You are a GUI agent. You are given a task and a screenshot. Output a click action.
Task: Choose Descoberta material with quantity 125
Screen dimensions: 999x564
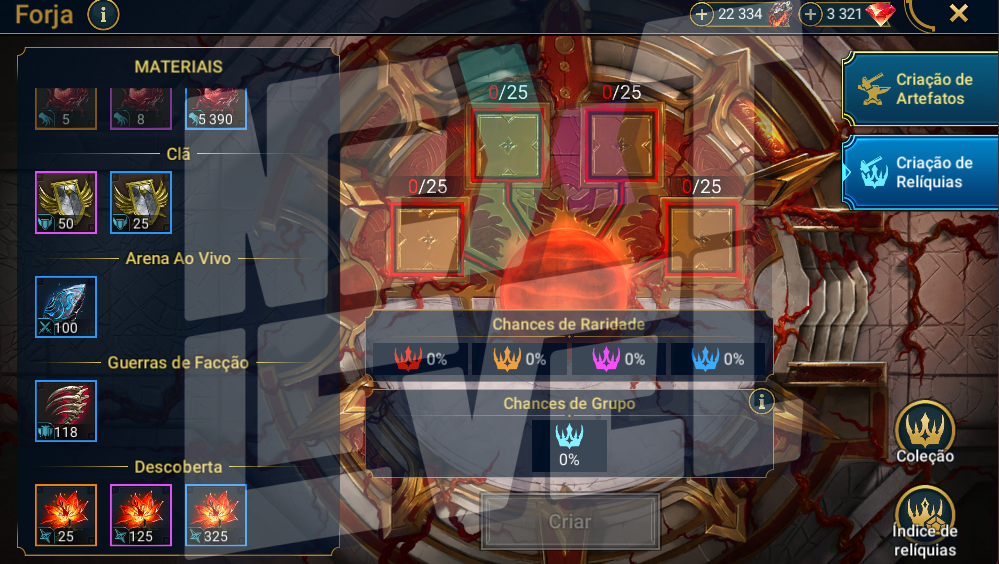click(141, 515)
